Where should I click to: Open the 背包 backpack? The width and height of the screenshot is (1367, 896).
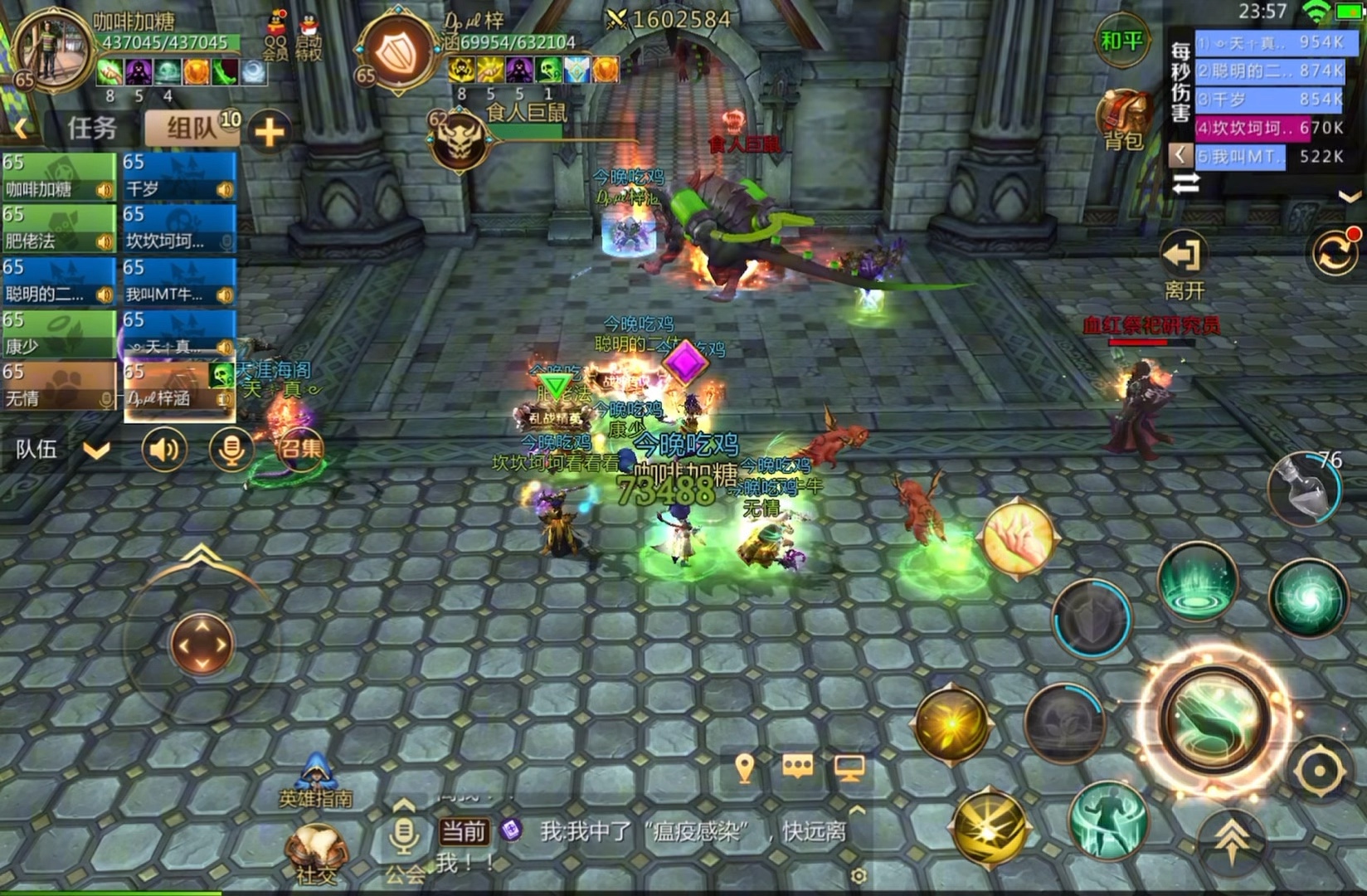(x=1124, y=120)
